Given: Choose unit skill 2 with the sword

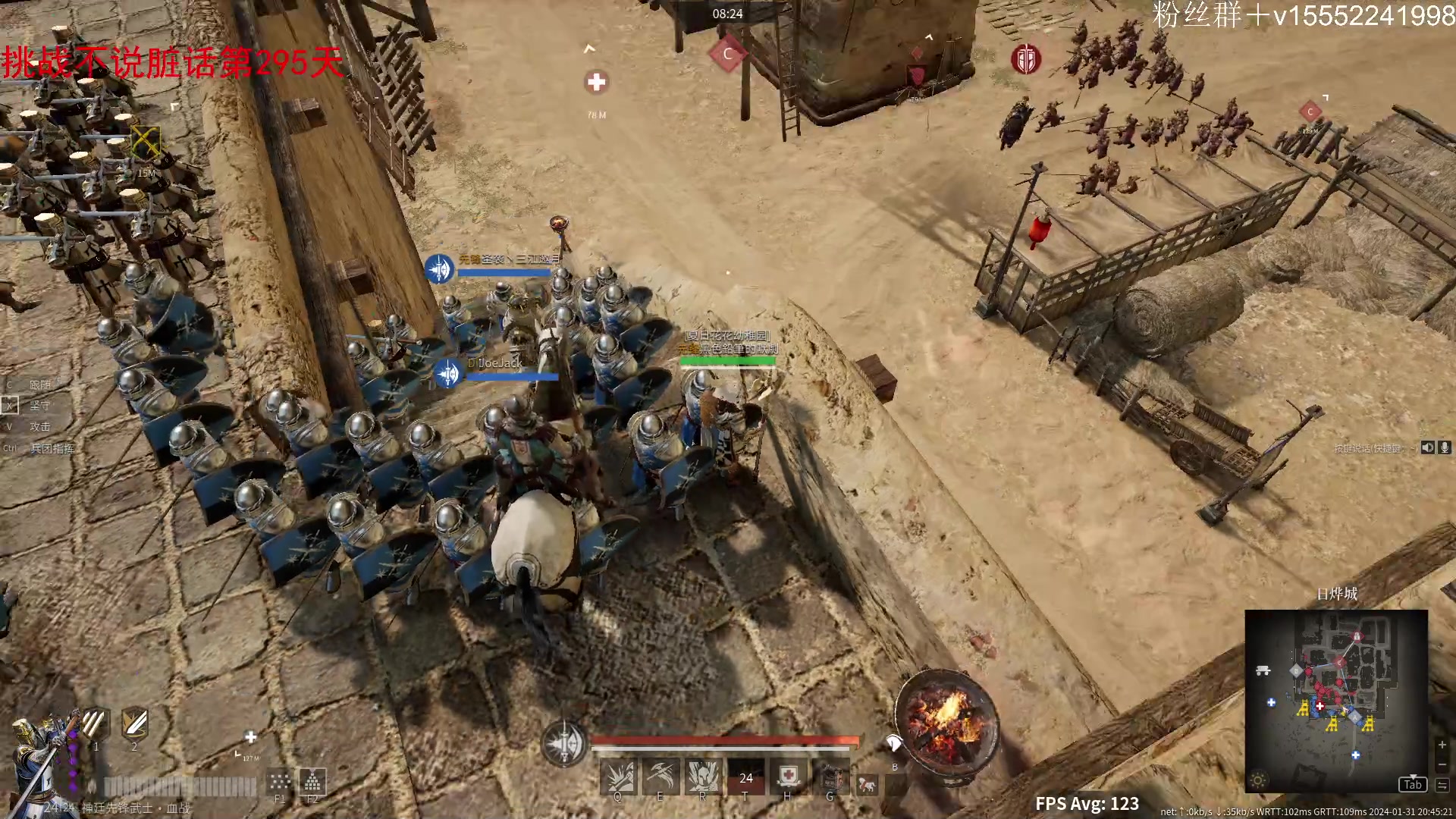Looking at the screenshot, I should click(x=134, y=723).
